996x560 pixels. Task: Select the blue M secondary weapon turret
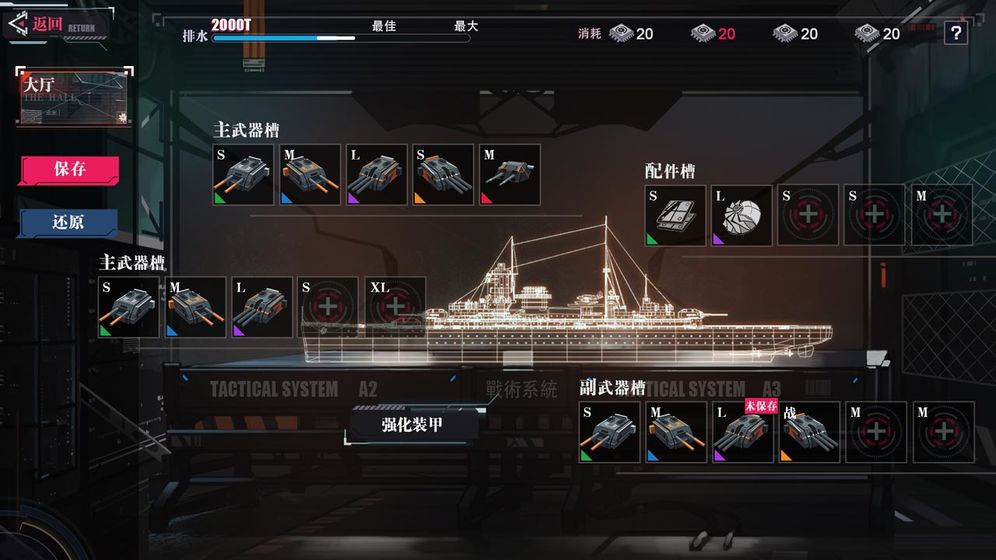click(676, 432)
